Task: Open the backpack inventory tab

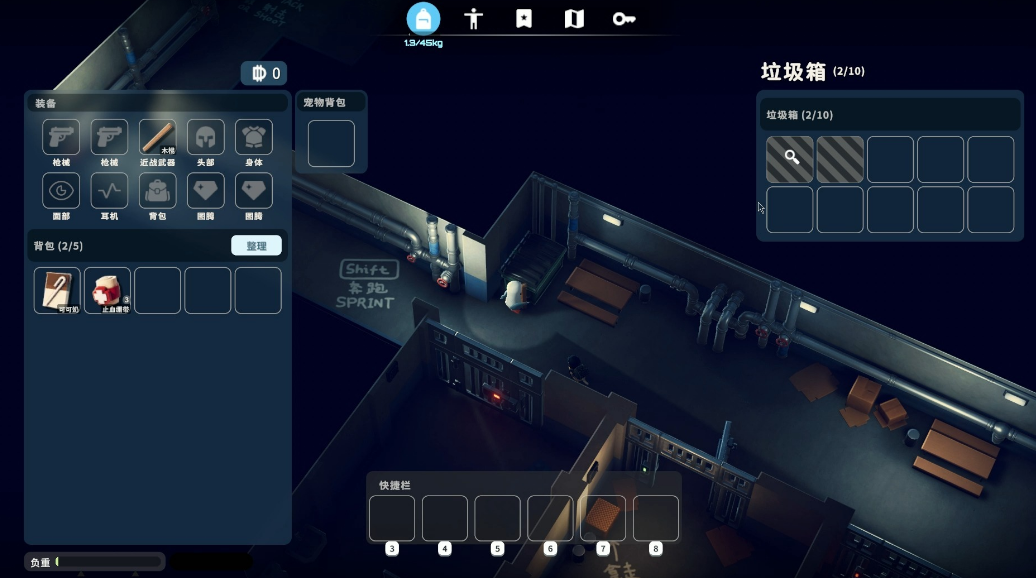Action: point(423,19)
